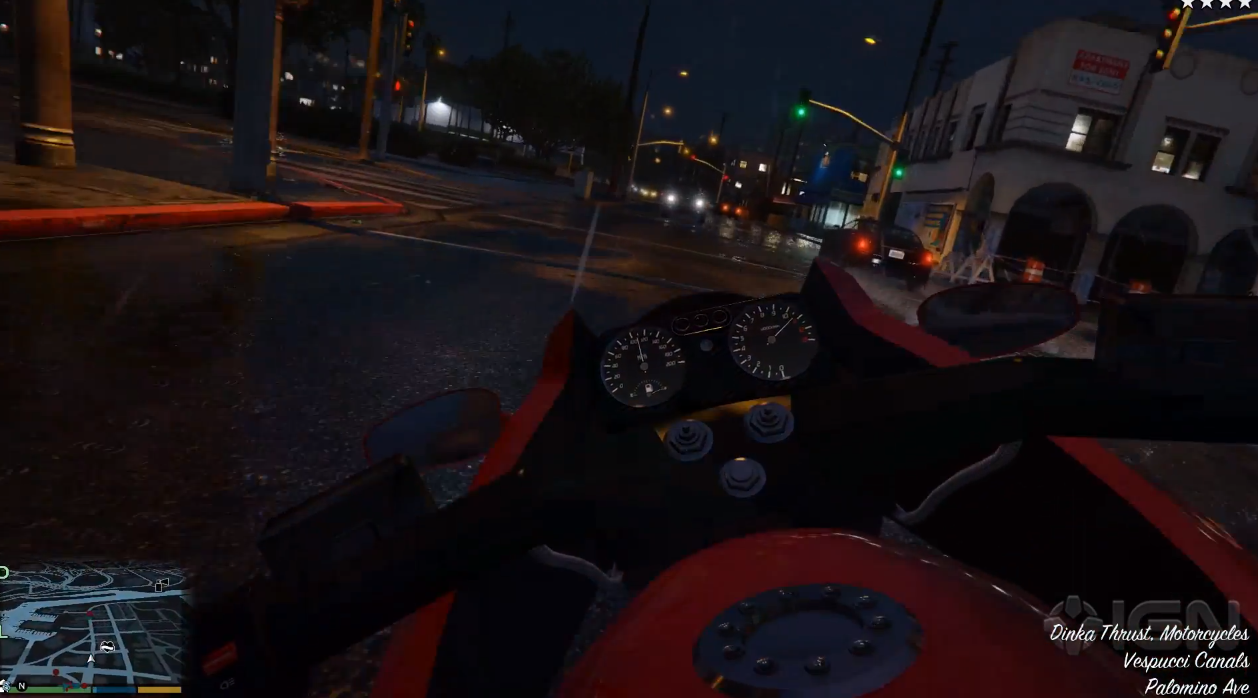
Task: Click the white player arrow on the minimap
Action: tap(91, 659)
